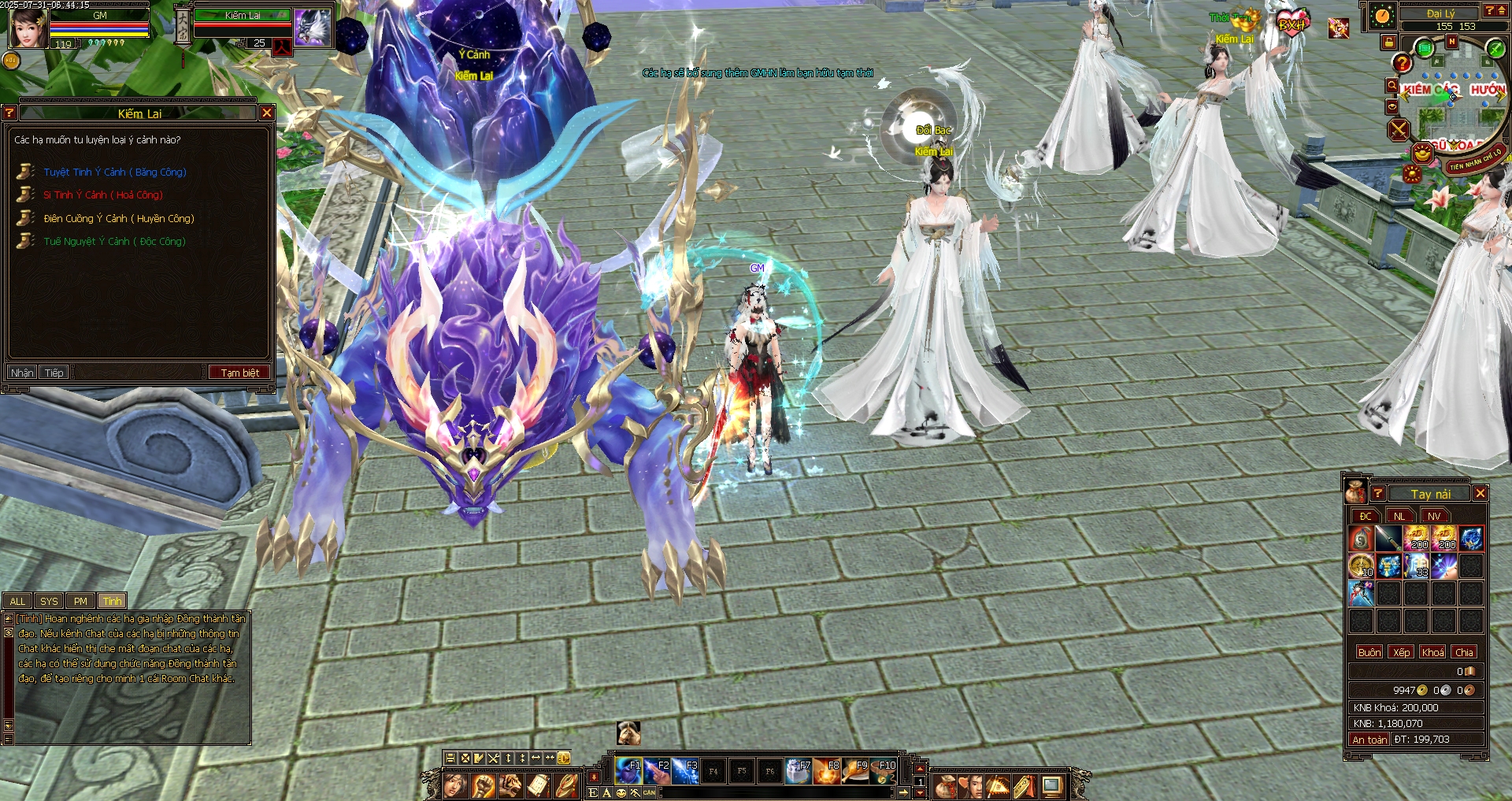Select Si Tình Ý Cảnh (Hoả Công)
Viewport: 1512px width, 801px height.
pyautogui.click(x=103, y=195)
